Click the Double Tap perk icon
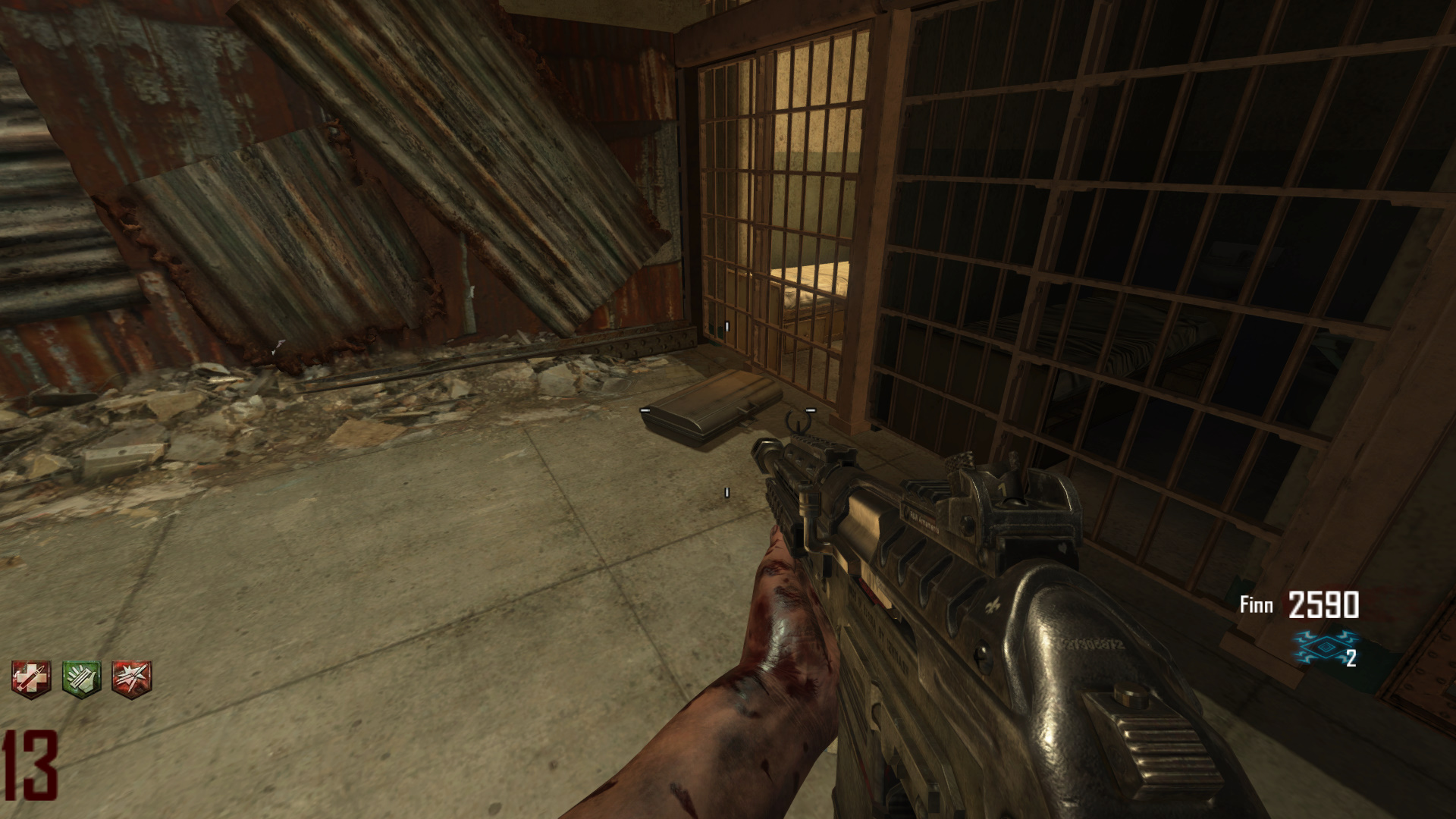 (x=131, y=677)
